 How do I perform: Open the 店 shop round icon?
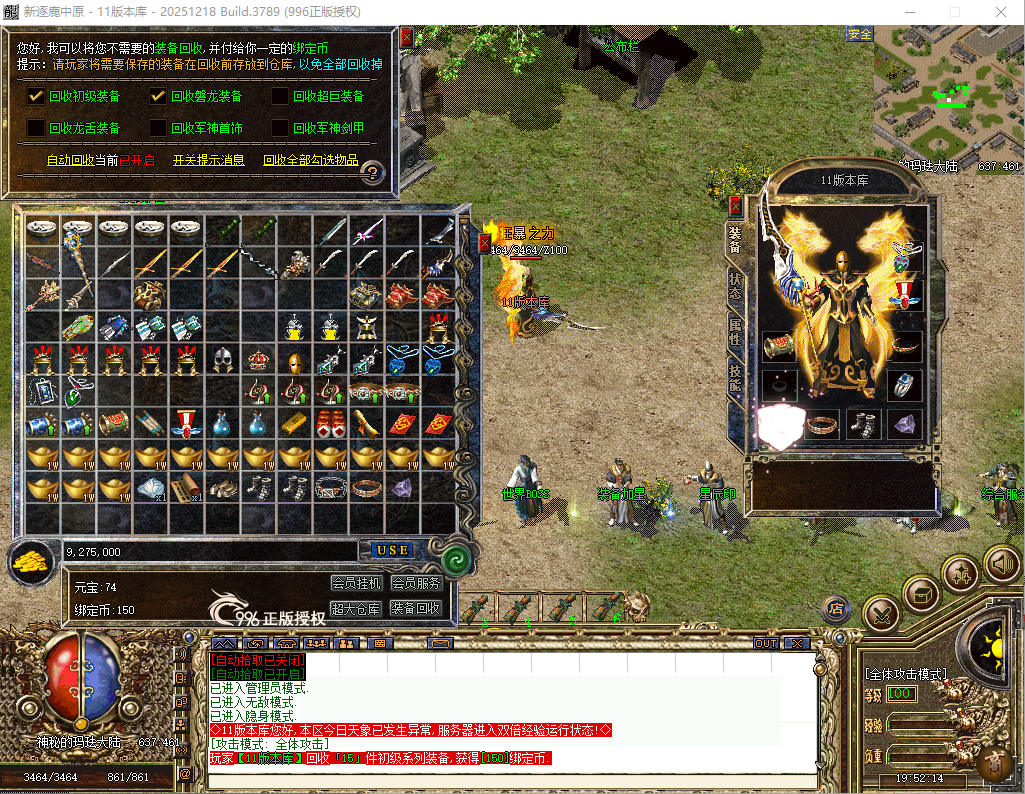[836, 607]
